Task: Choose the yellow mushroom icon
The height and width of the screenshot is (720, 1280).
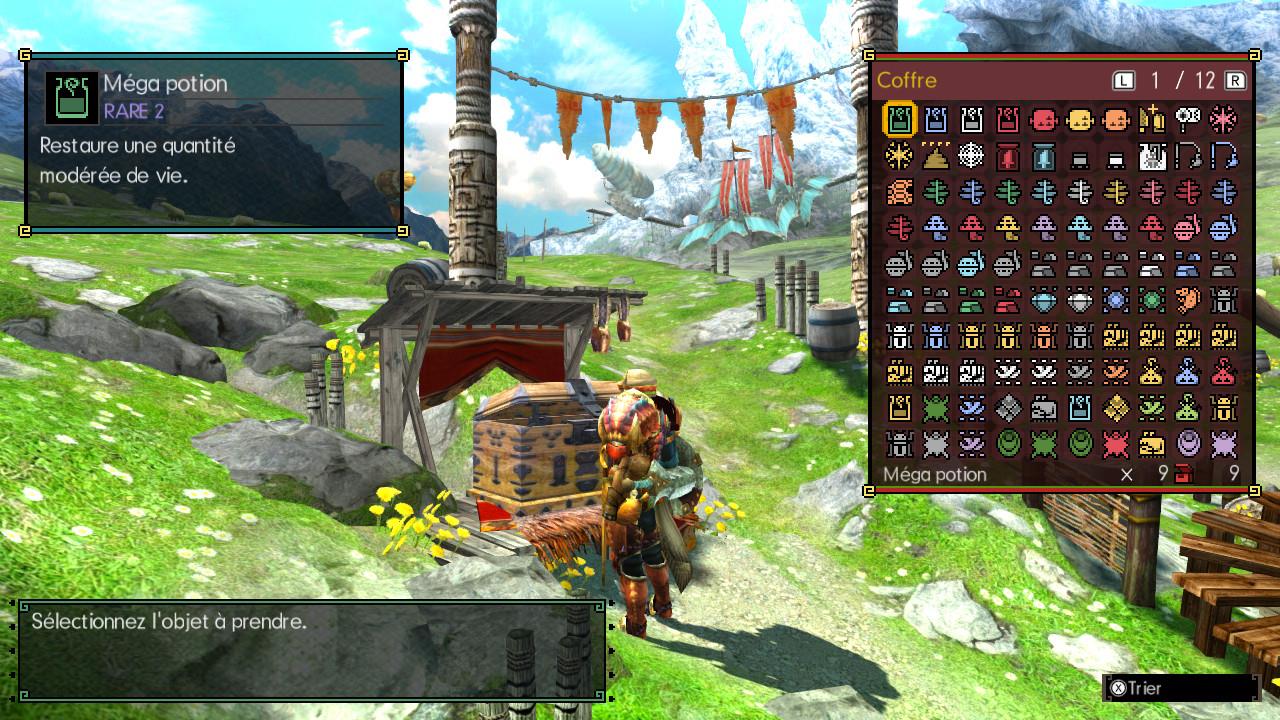Action: click(1008, 228)
